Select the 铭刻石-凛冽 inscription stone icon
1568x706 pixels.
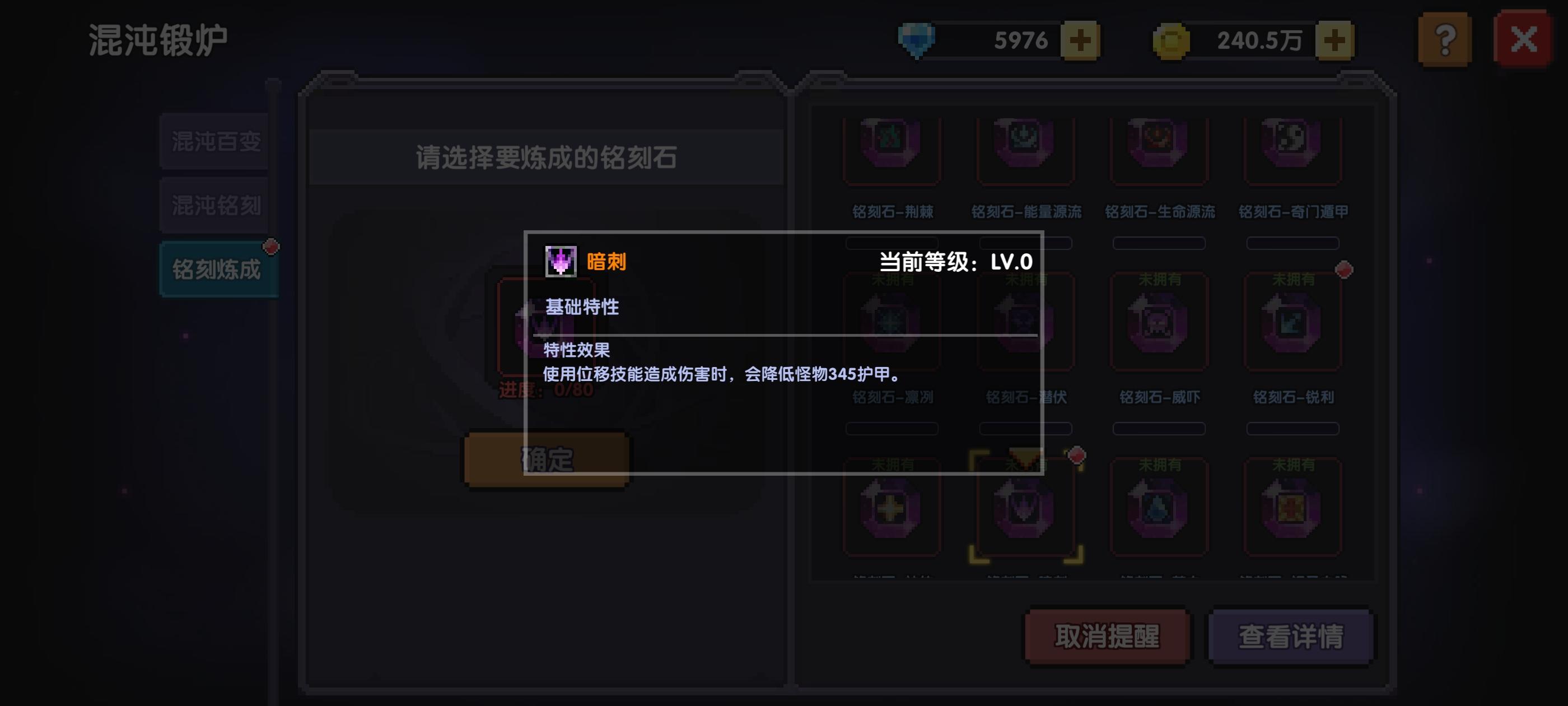point(890,321)
